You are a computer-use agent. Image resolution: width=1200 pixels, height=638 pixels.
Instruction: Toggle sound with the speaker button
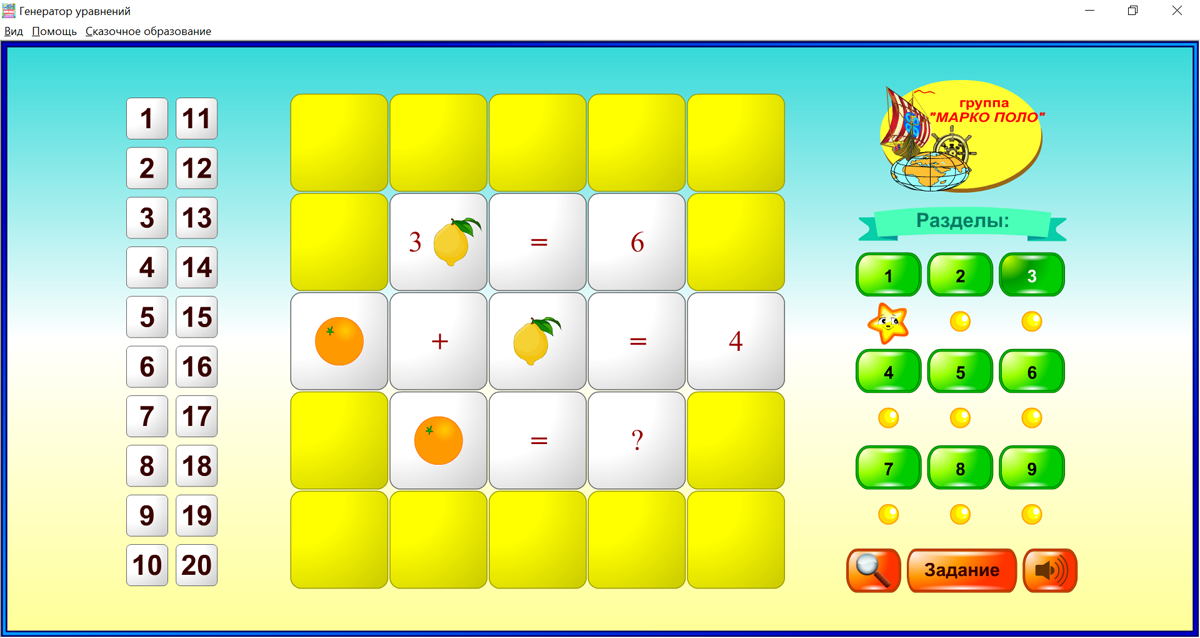(1050, 570)
